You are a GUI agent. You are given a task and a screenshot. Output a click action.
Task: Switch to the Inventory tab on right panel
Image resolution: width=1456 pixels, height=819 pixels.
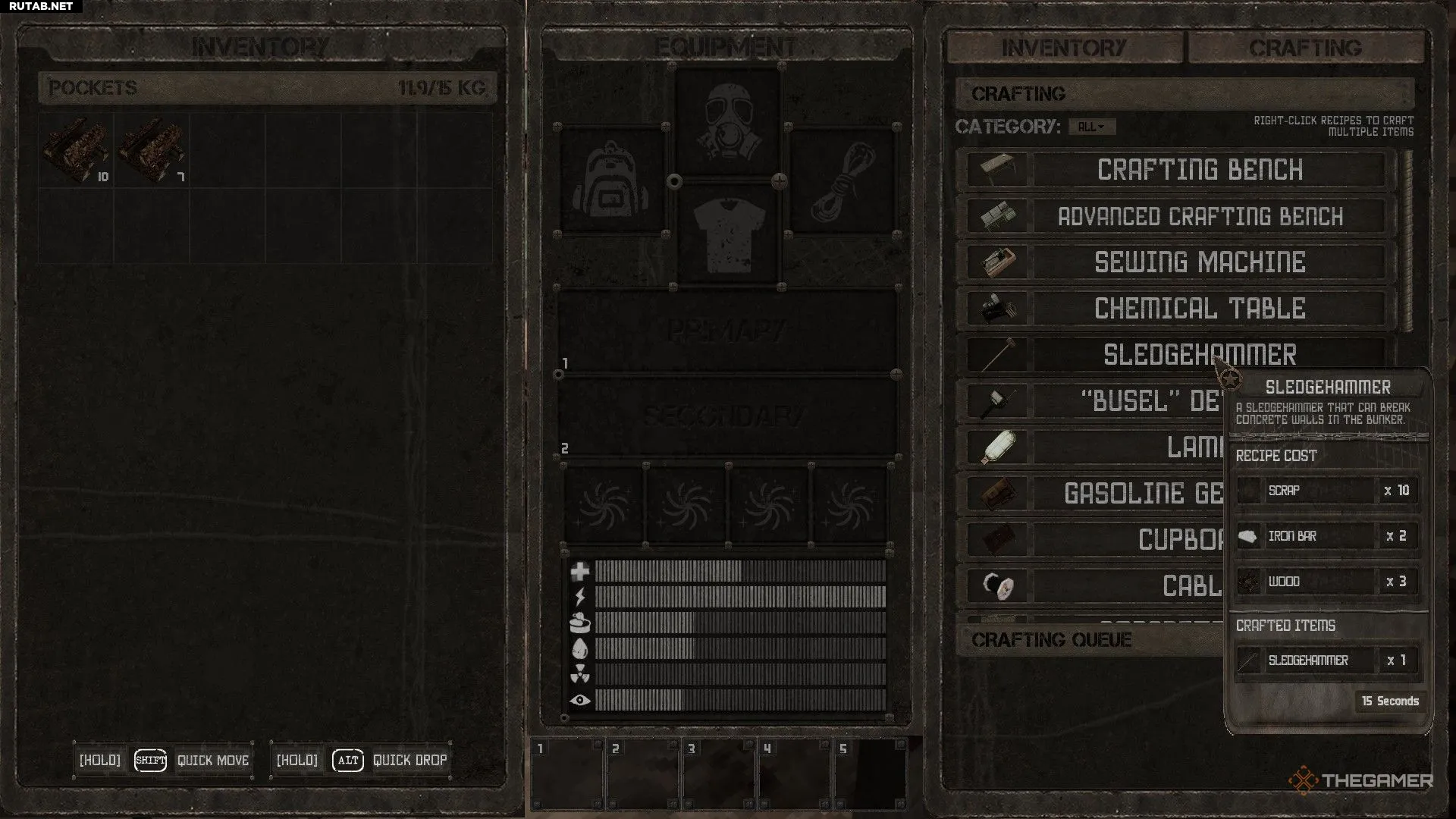1064,48
